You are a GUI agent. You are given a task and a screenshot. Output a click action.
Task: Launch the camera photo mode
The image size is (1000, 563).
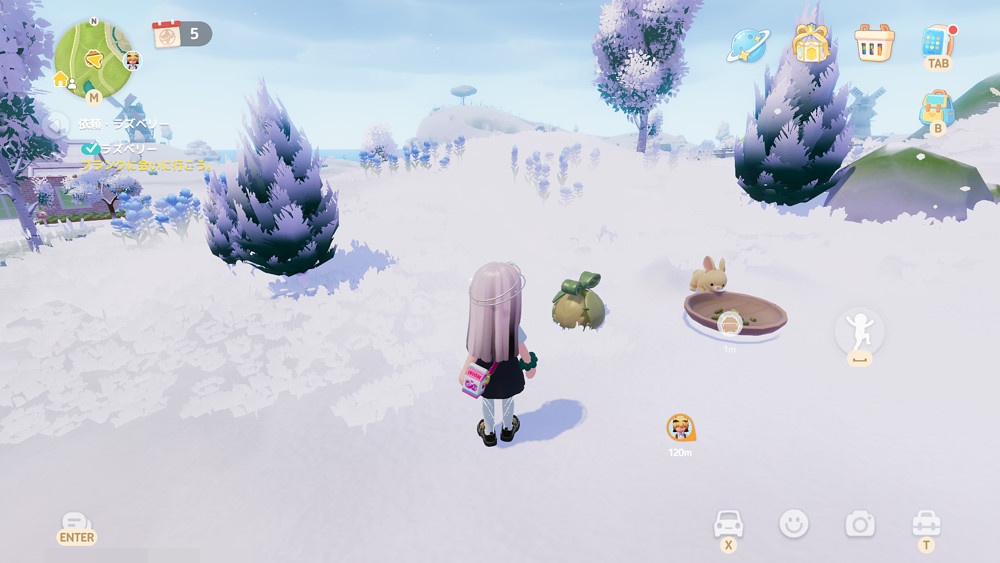pos(859,523)
